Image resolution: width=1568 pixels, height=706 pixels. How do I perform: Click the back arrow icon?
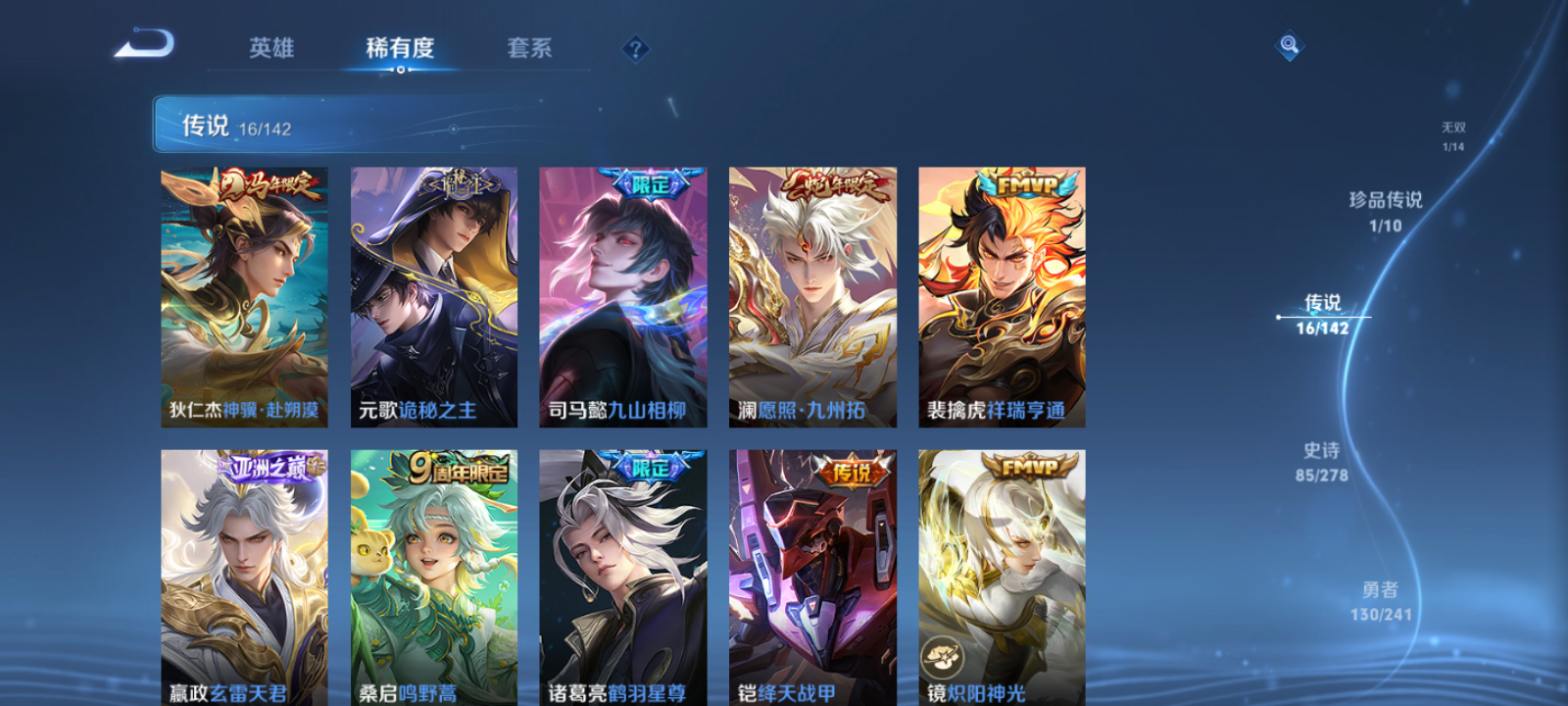(x=144, y=44)
